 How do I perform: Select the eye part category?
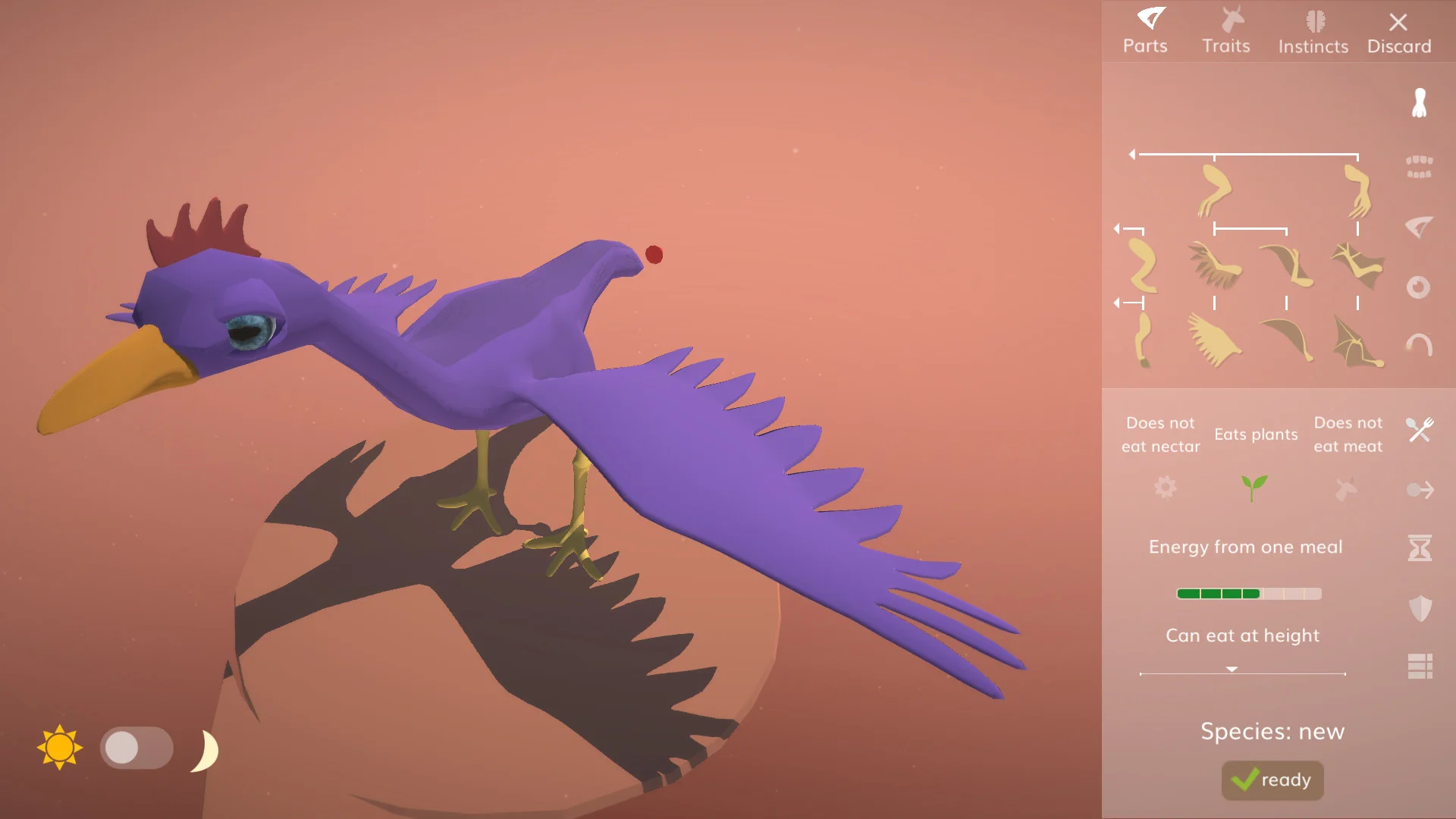(x=1419, y=287)
